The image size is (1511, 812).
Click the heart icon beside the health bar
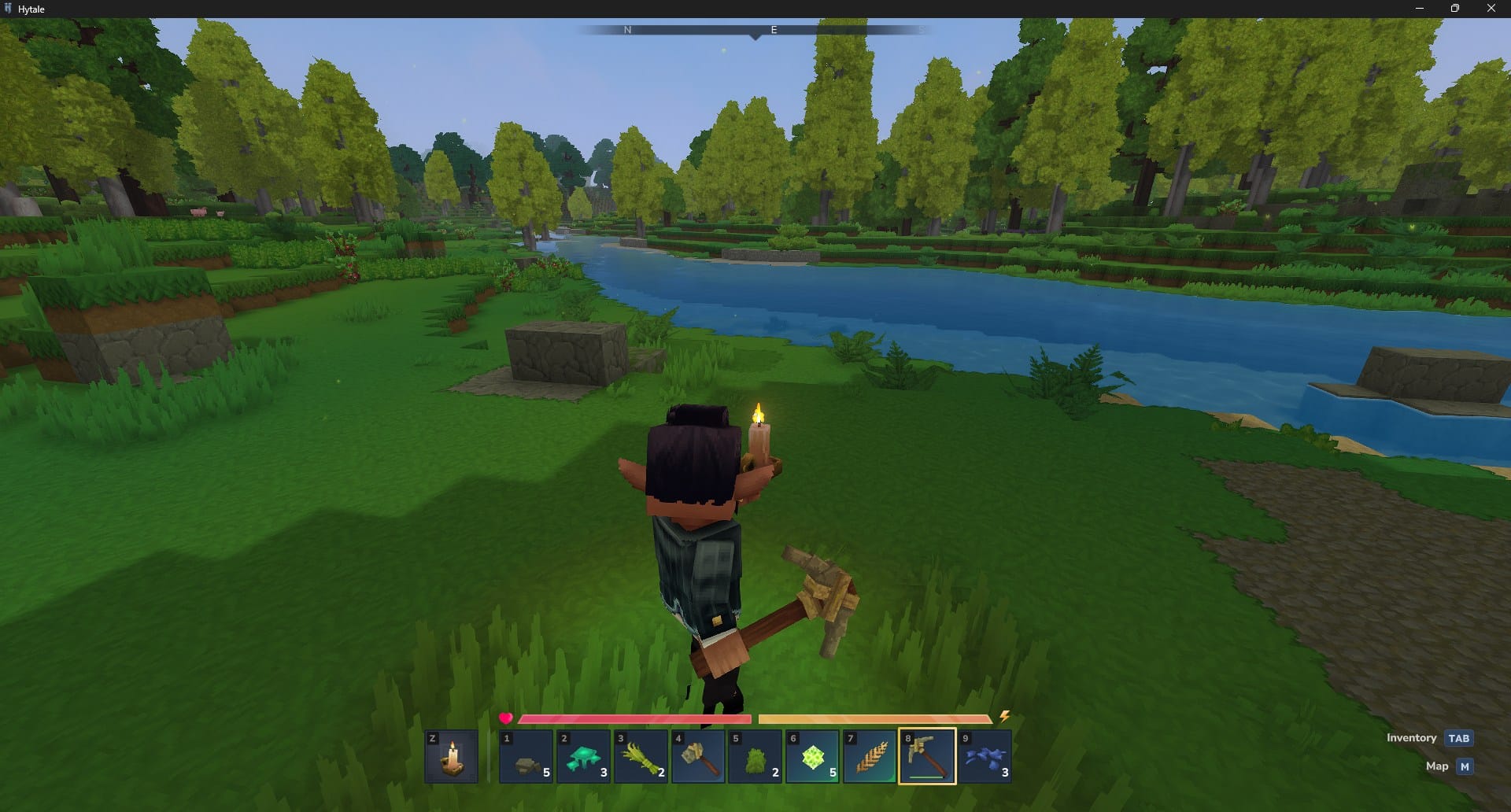[x=506, y=718]
